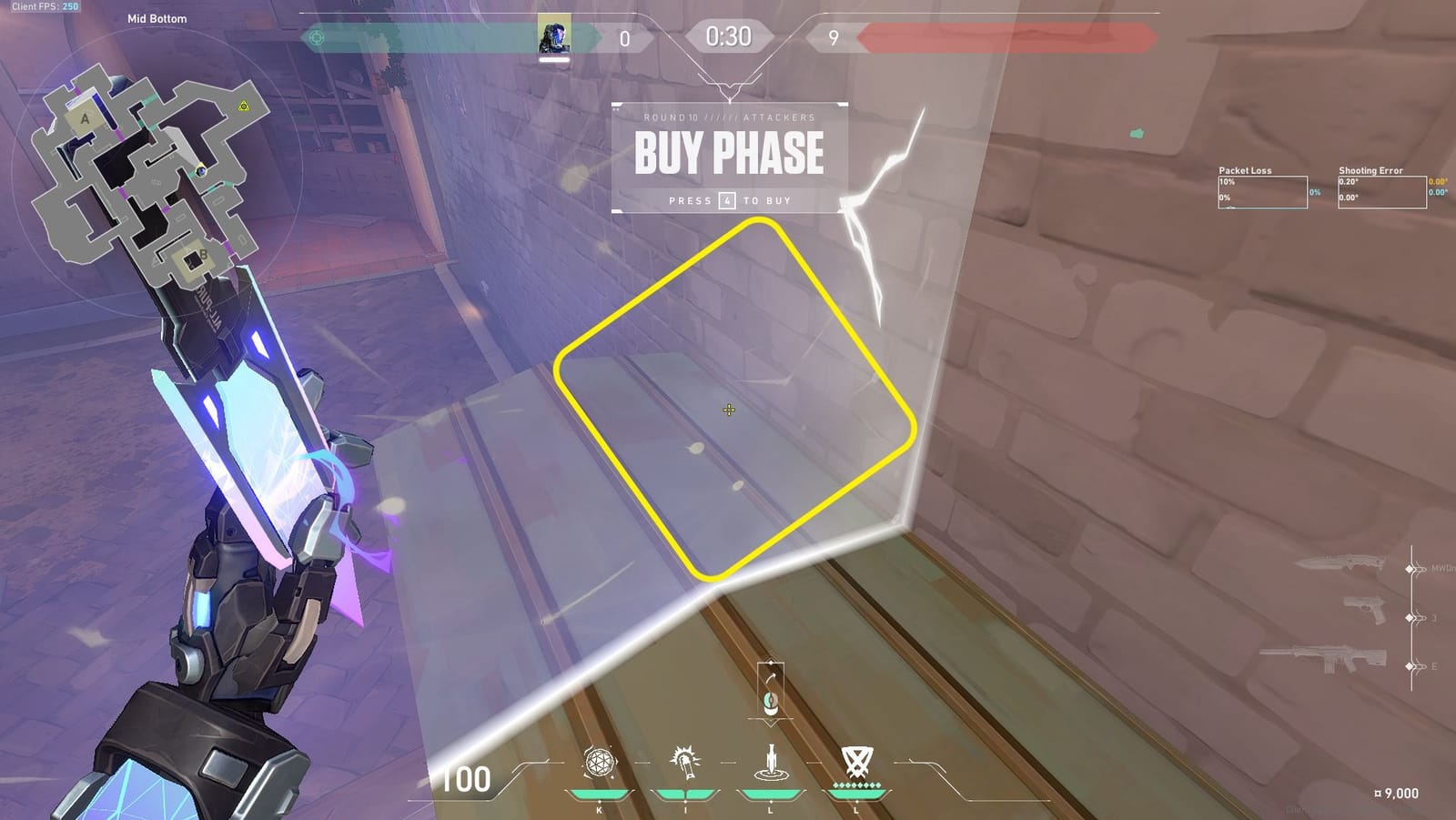
Task: Select KAY/O's FRAG/ment grenade ability icon
Action: coord(601,764)
